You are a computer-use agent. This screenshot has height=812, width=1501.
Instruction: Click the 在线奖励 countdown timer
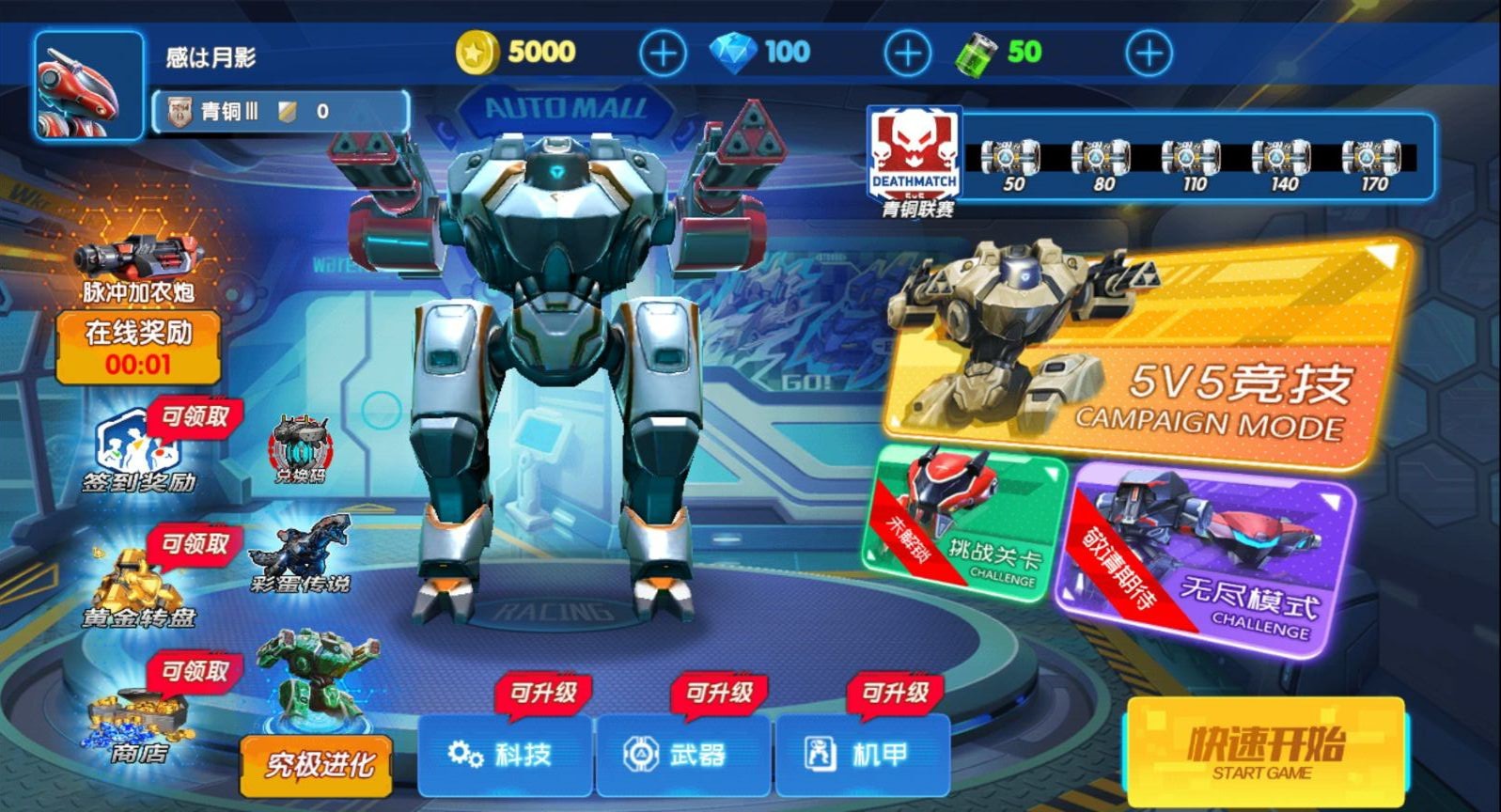pyautogui.click(x=141, y=348)
